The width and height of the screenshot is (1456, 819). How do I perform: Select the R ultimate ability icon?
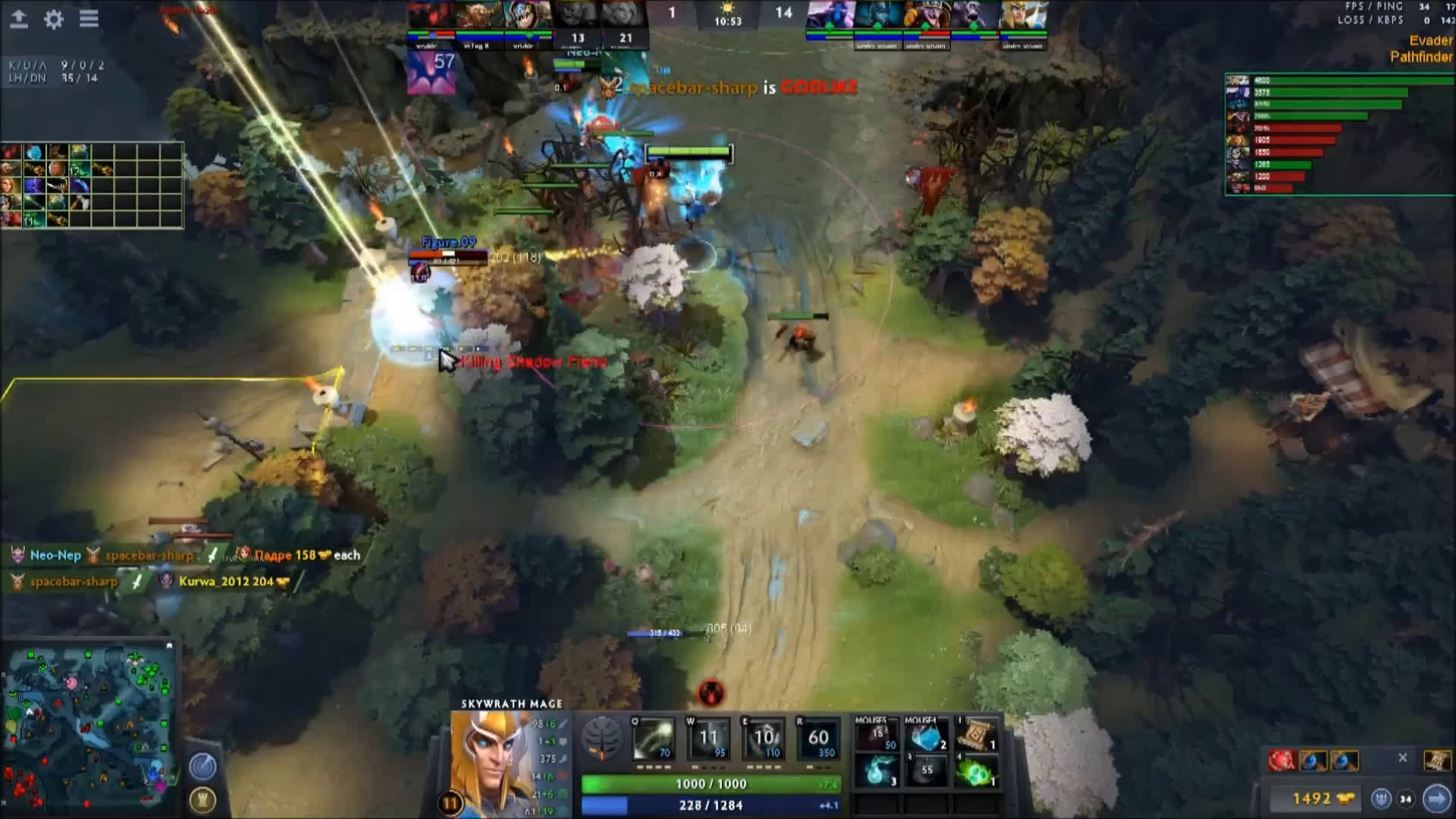[818, 738]
